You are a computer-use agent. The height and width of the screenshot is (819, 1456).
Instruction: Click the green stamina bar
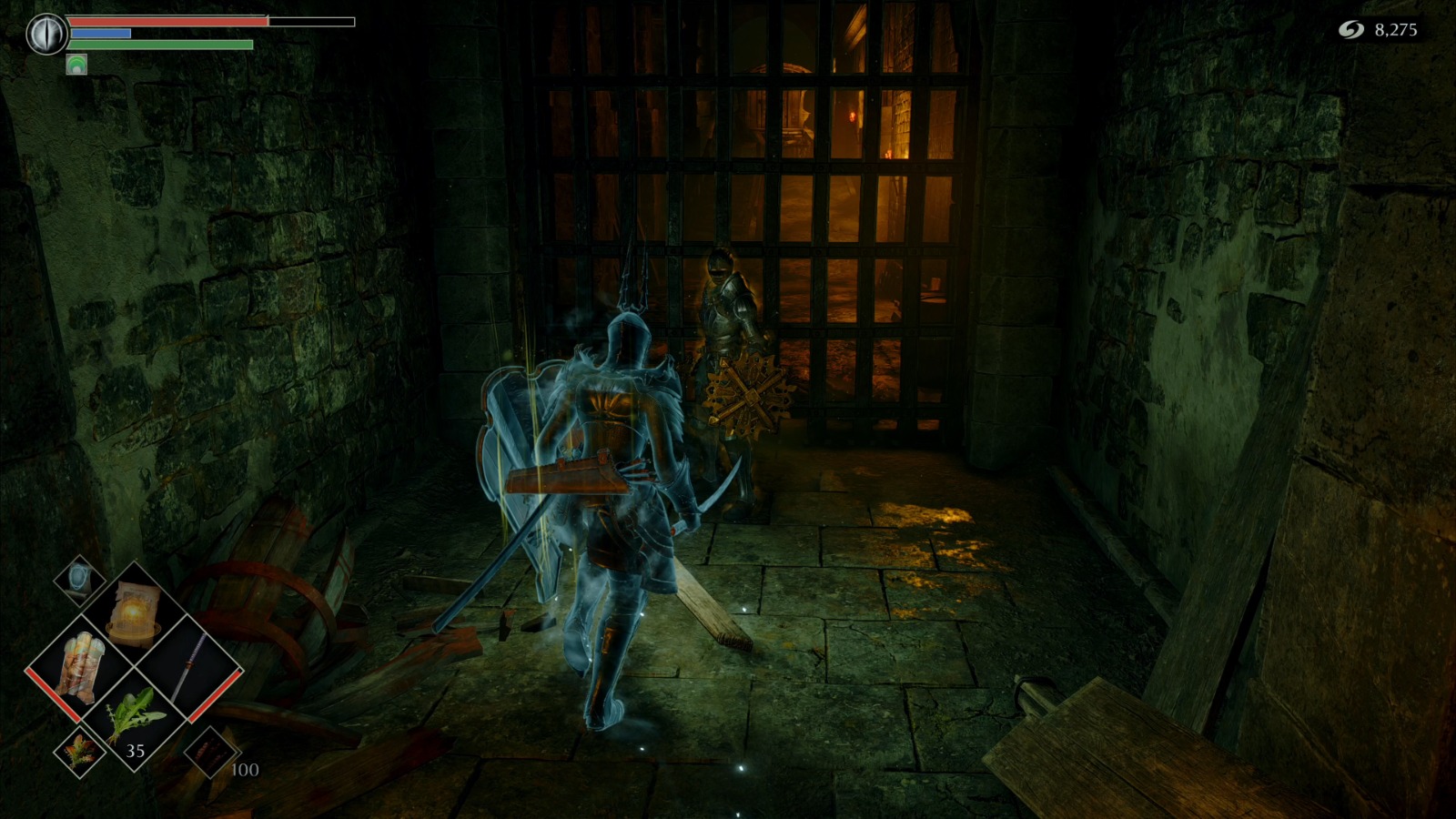(x=159, y=44)
